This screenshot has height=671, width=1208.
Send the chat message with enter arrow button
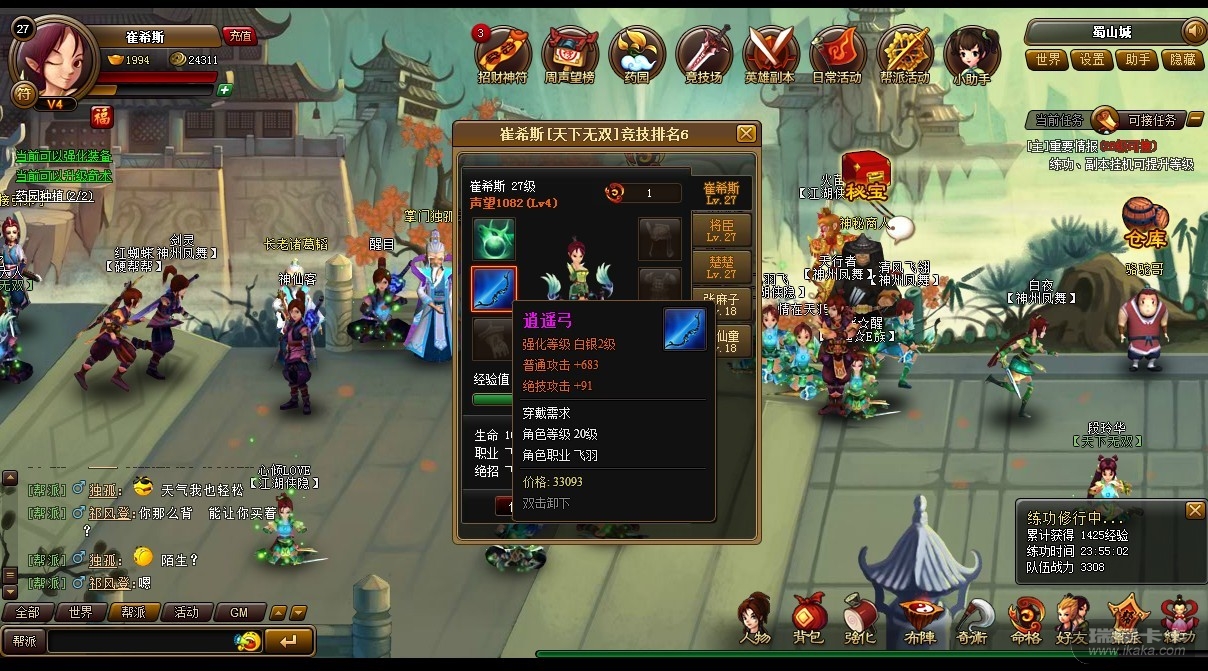click(x=289, y=640)
